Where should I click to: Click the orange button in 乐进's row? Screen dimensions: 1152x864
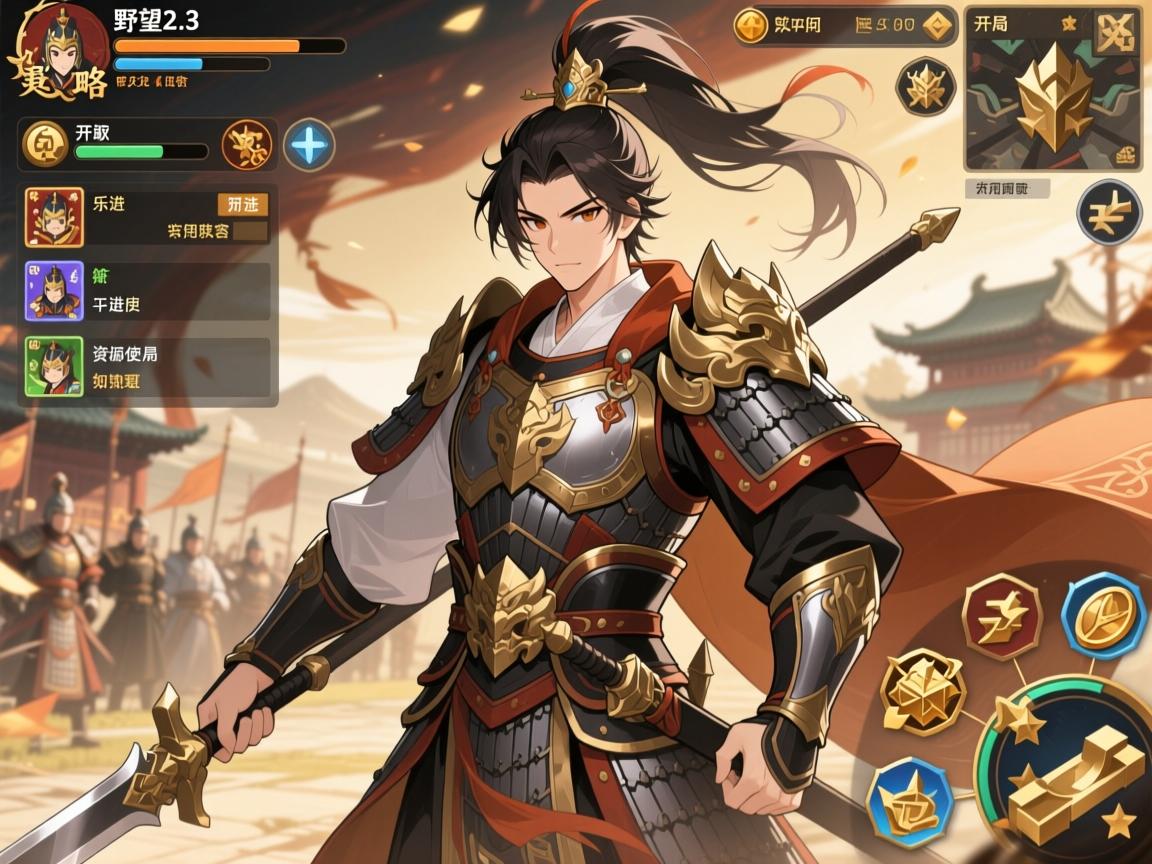(x=242, y=204)
